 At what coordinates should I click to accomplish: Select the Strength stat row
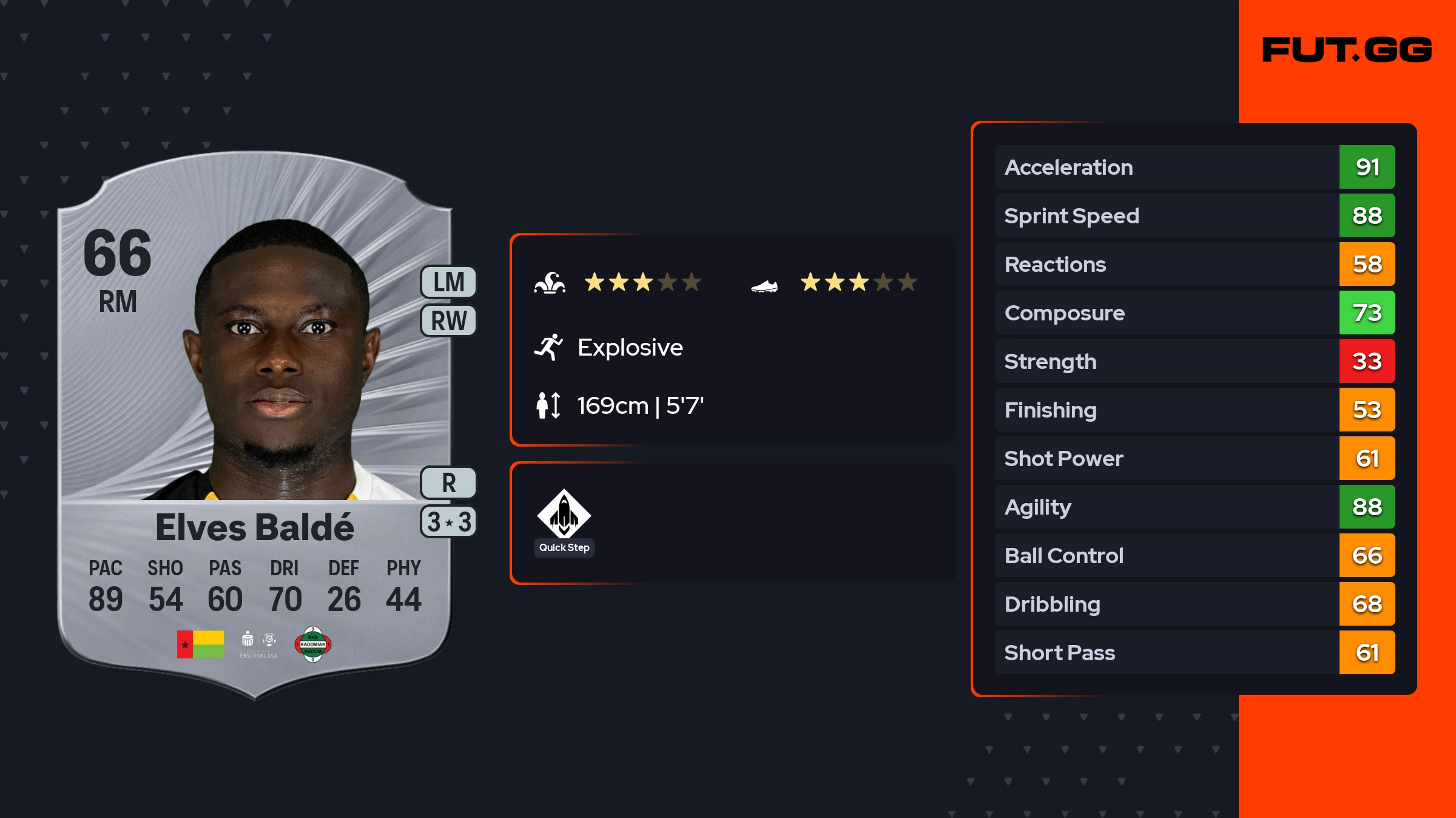pyautogui.click(x=1194, y=361)
